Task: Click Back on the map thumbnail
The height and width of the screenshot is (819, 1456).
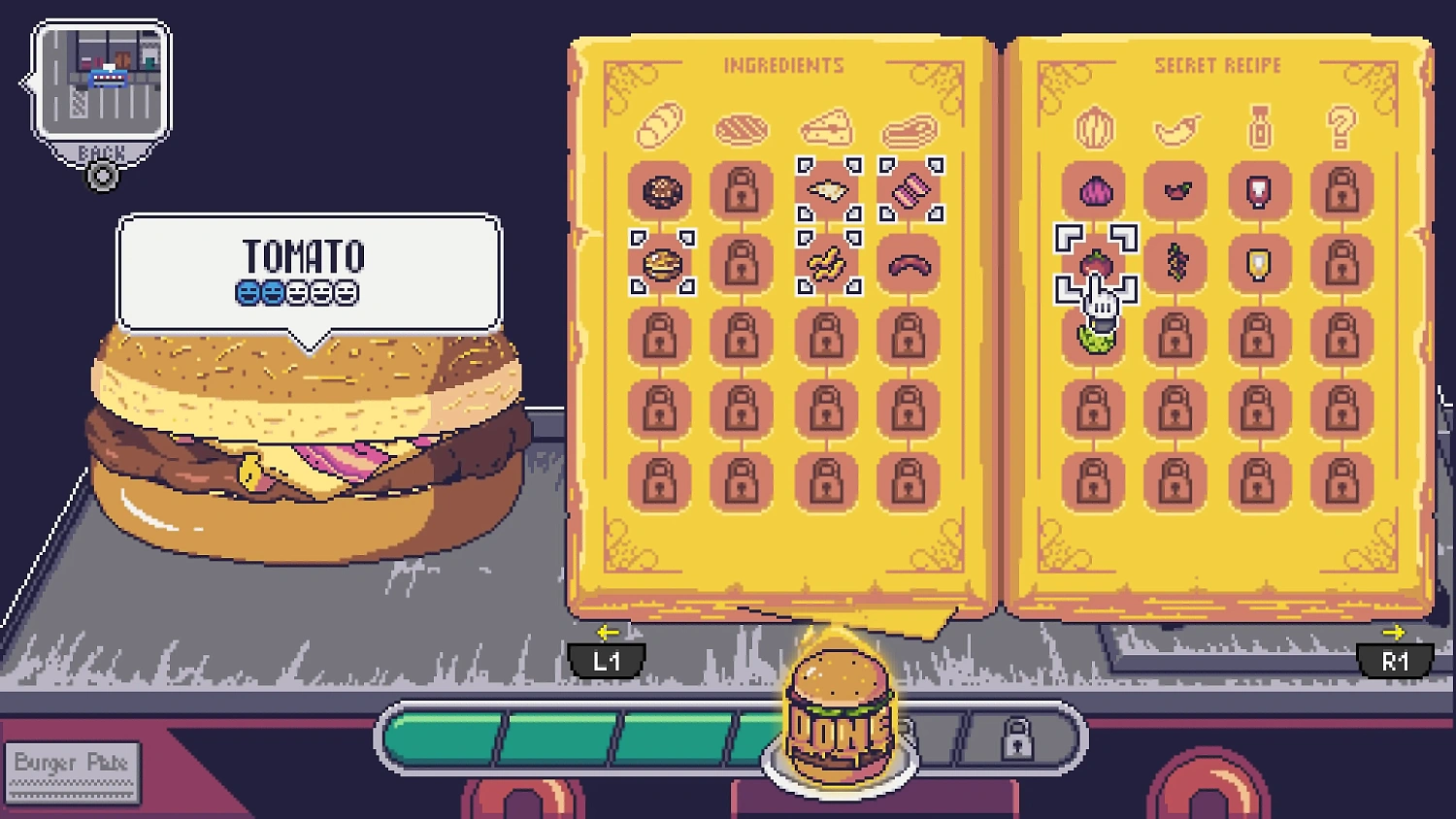Action: coord(101,152)
